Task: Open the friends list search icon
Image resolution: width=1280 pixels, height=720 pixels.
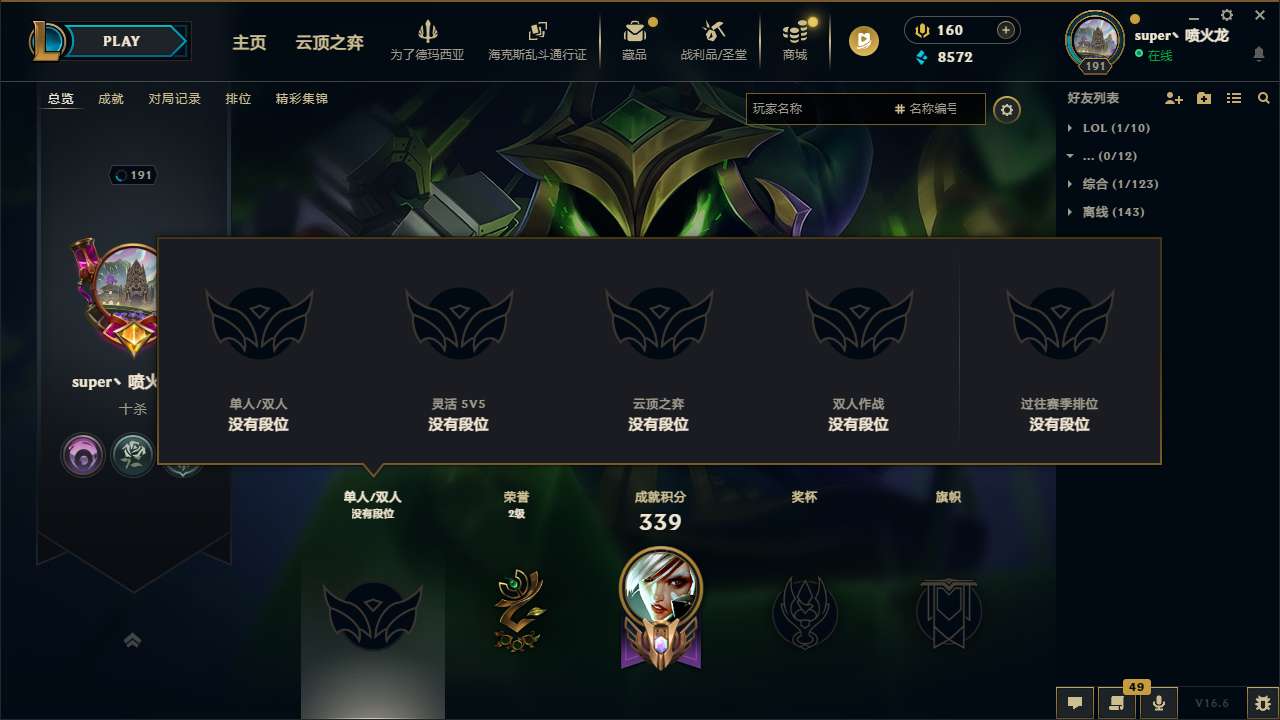Action: (x=1264, y=98)
